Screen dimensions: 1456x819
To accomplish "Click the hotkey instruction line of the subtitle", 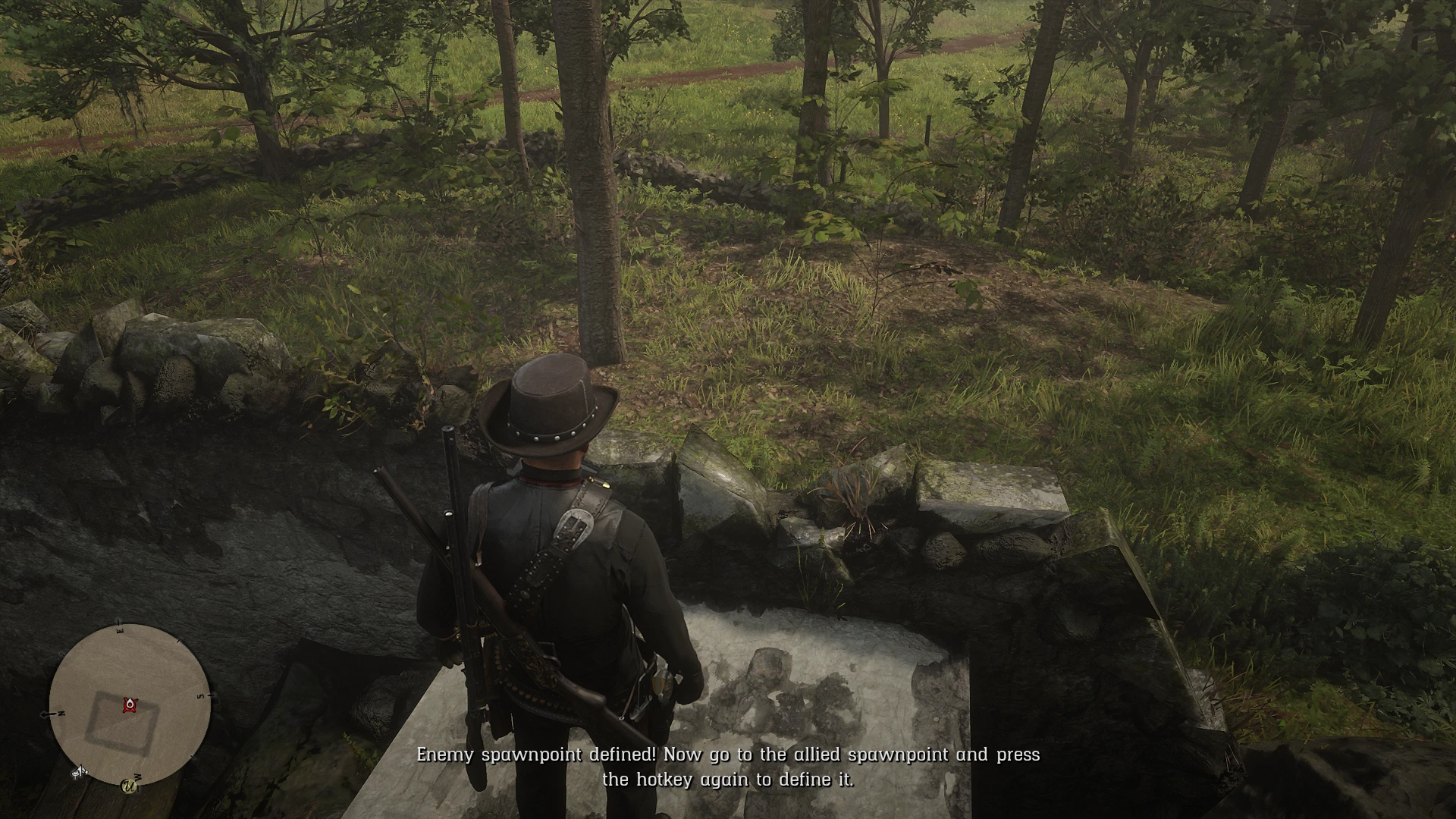I will point(730,778).
